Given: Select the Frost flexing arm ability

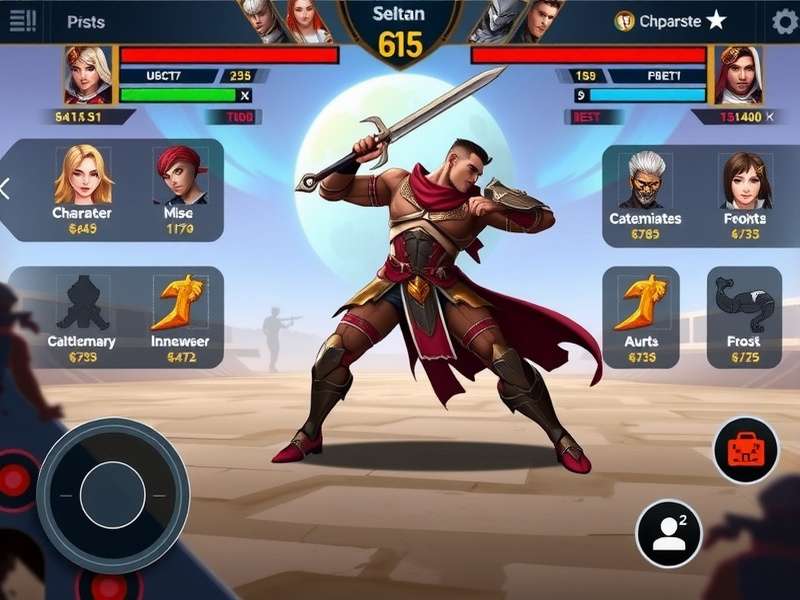Looking at the screenshot, I should click(x=744, y=316).
